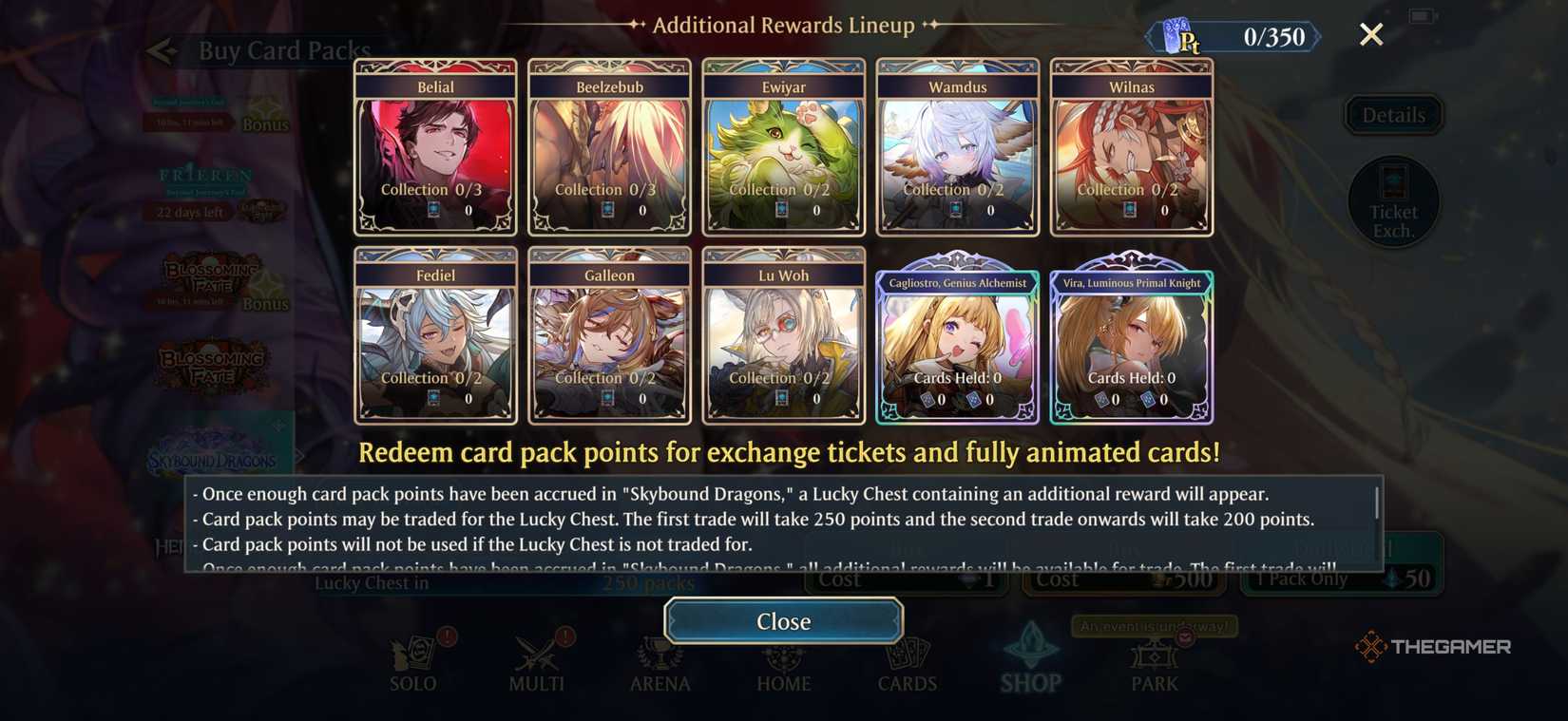The width and height of the screenshot is (1568, 721).
Task: Open the Ticket Exch. icon
Action: pos(1392,201)
